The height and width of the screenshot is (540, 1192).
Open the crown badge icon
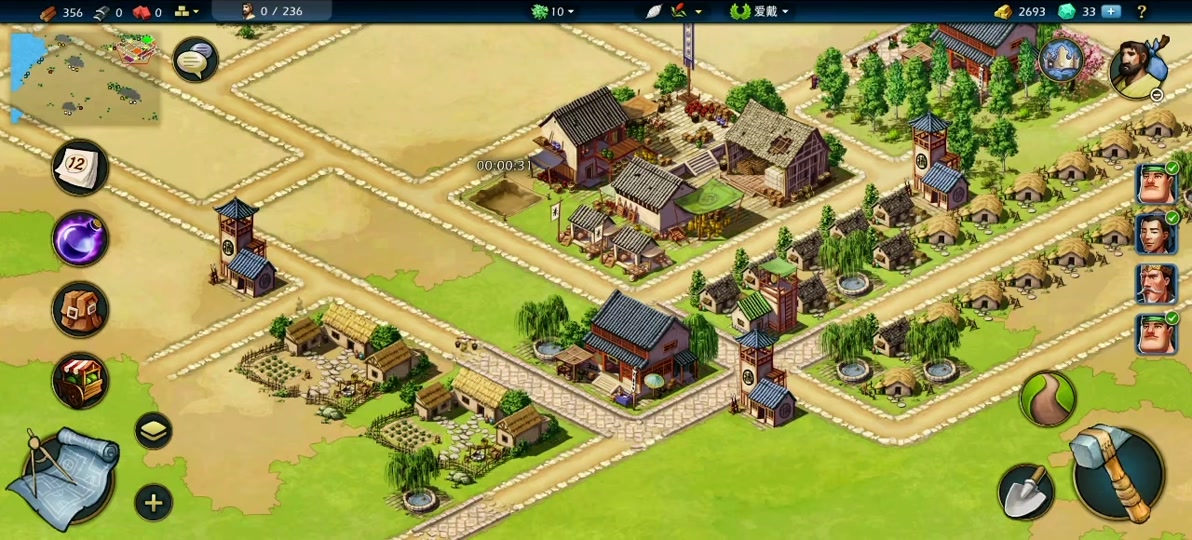(1061, 60)
